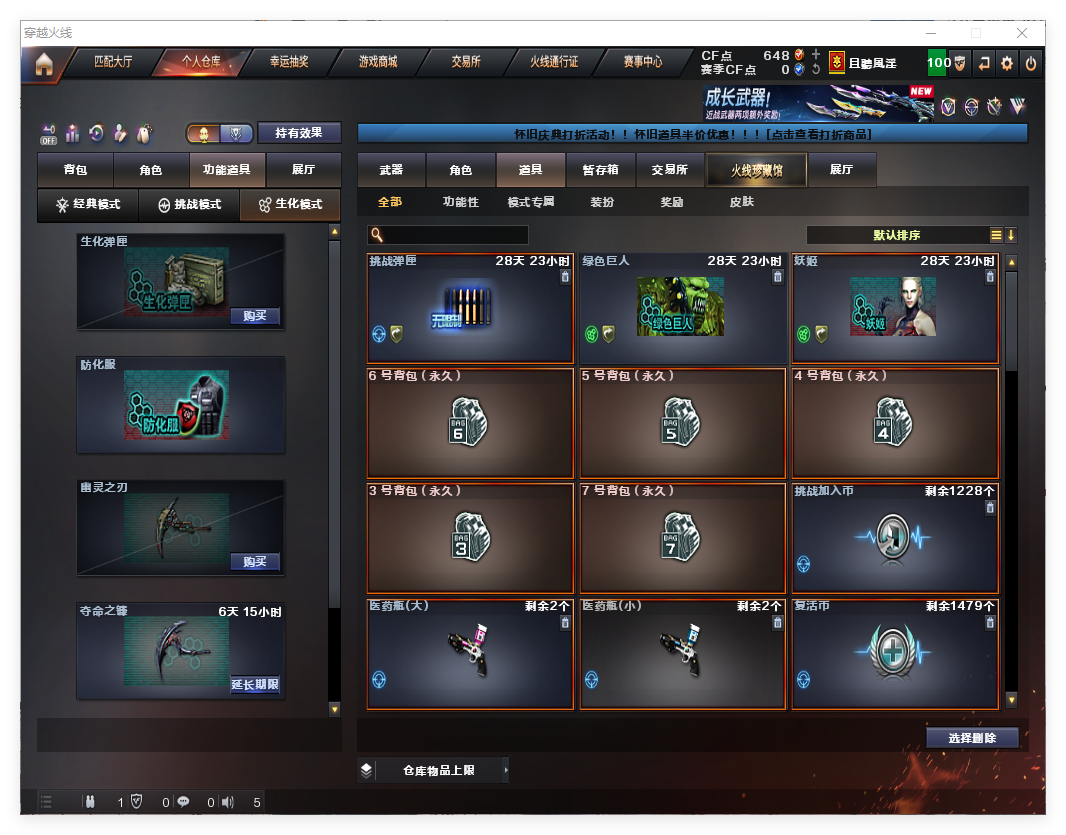Image resolution: width=1066 pixels, height=835 pixels.
Task: Select the 复活币 revive coin item
Action: pos(895,654)
